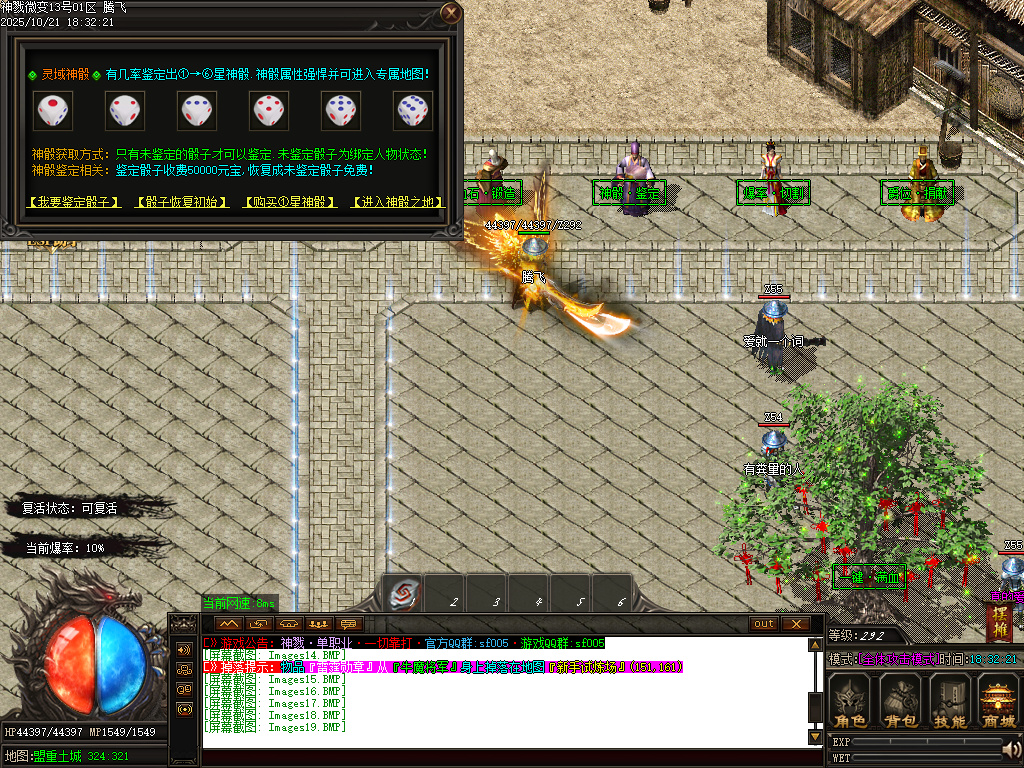Close the 灵域神骰 dice dialog
Screen dimensions: 1024x768
(451, 13)
